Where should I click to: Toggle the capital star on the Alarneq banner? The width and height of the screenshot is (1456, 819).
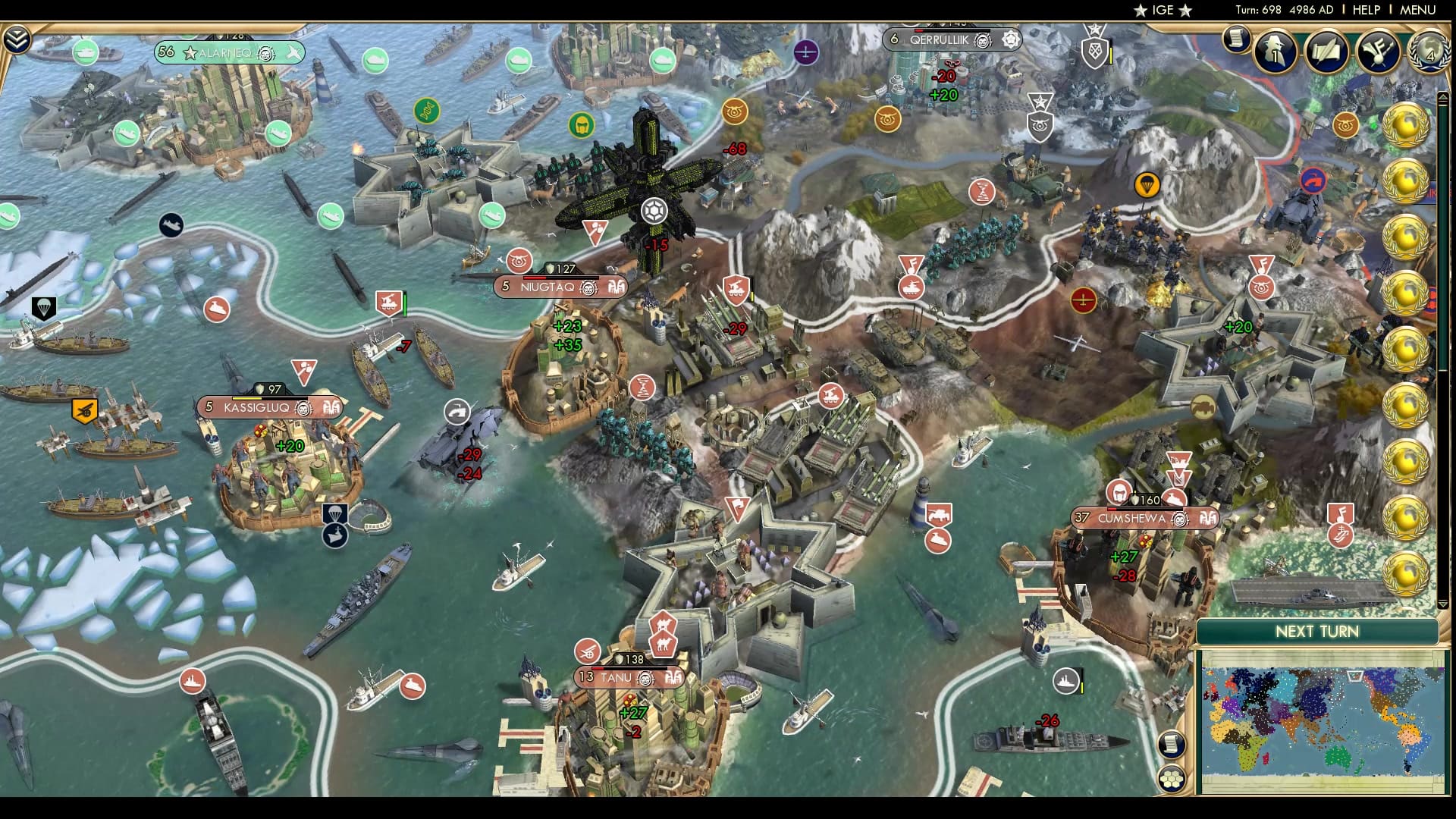click(x=190, y=53)
